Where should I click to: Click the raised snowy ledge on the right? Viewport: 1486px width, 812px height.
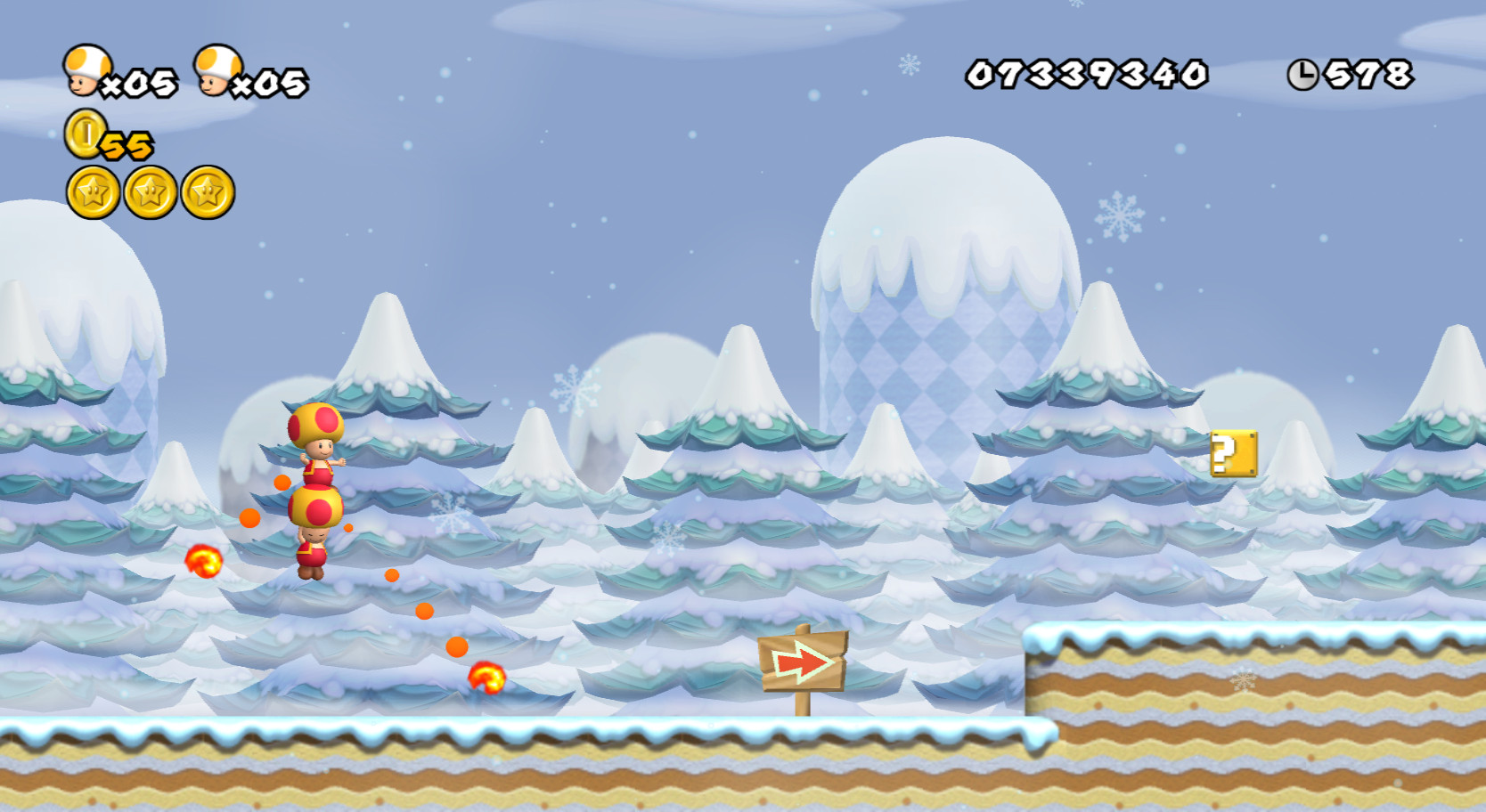pos(1247,677)
